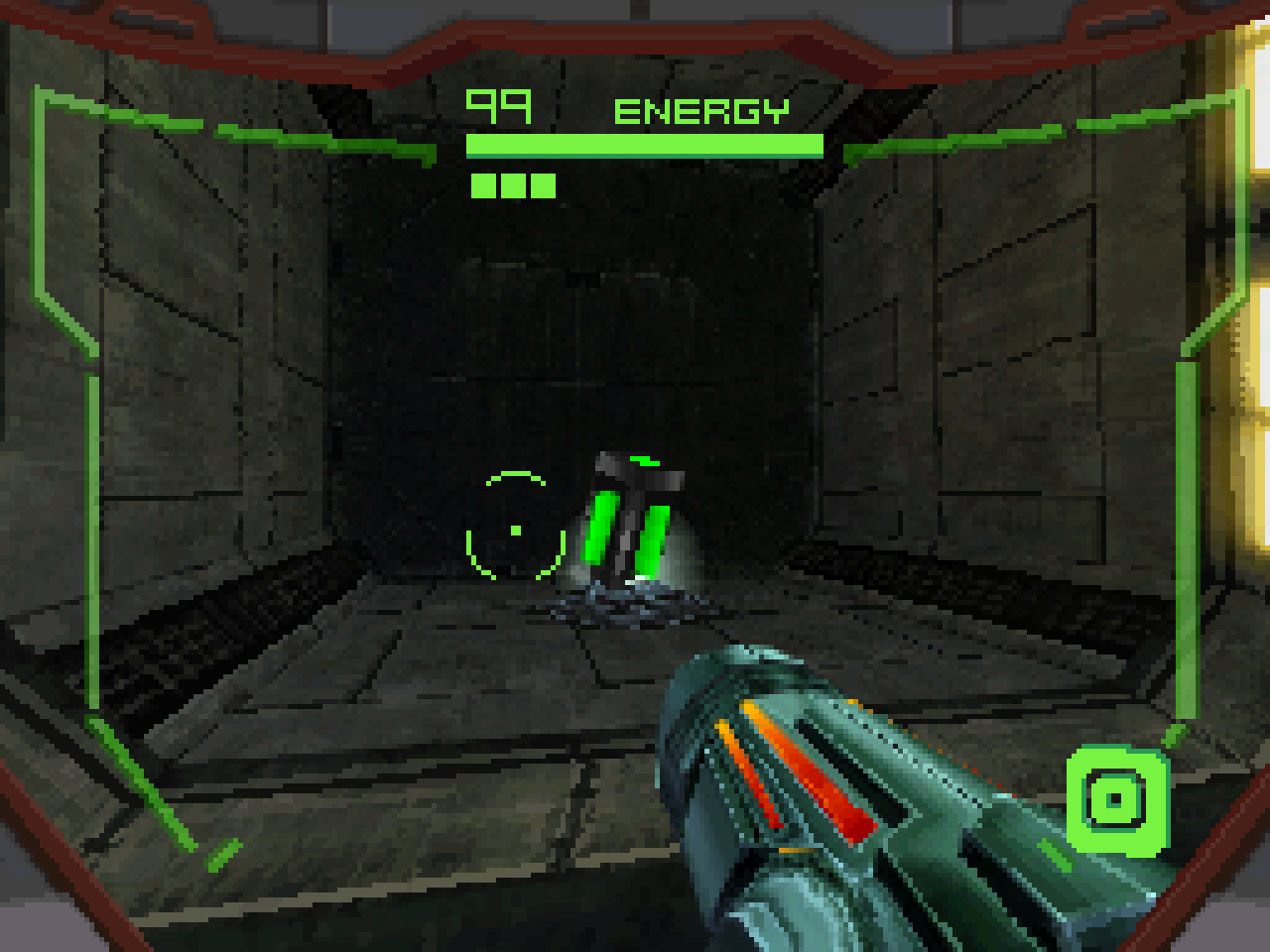Viewport: 1270px width, 952px height.
Task: Click the energy counter showing 99
Action: tap(499, 106)
